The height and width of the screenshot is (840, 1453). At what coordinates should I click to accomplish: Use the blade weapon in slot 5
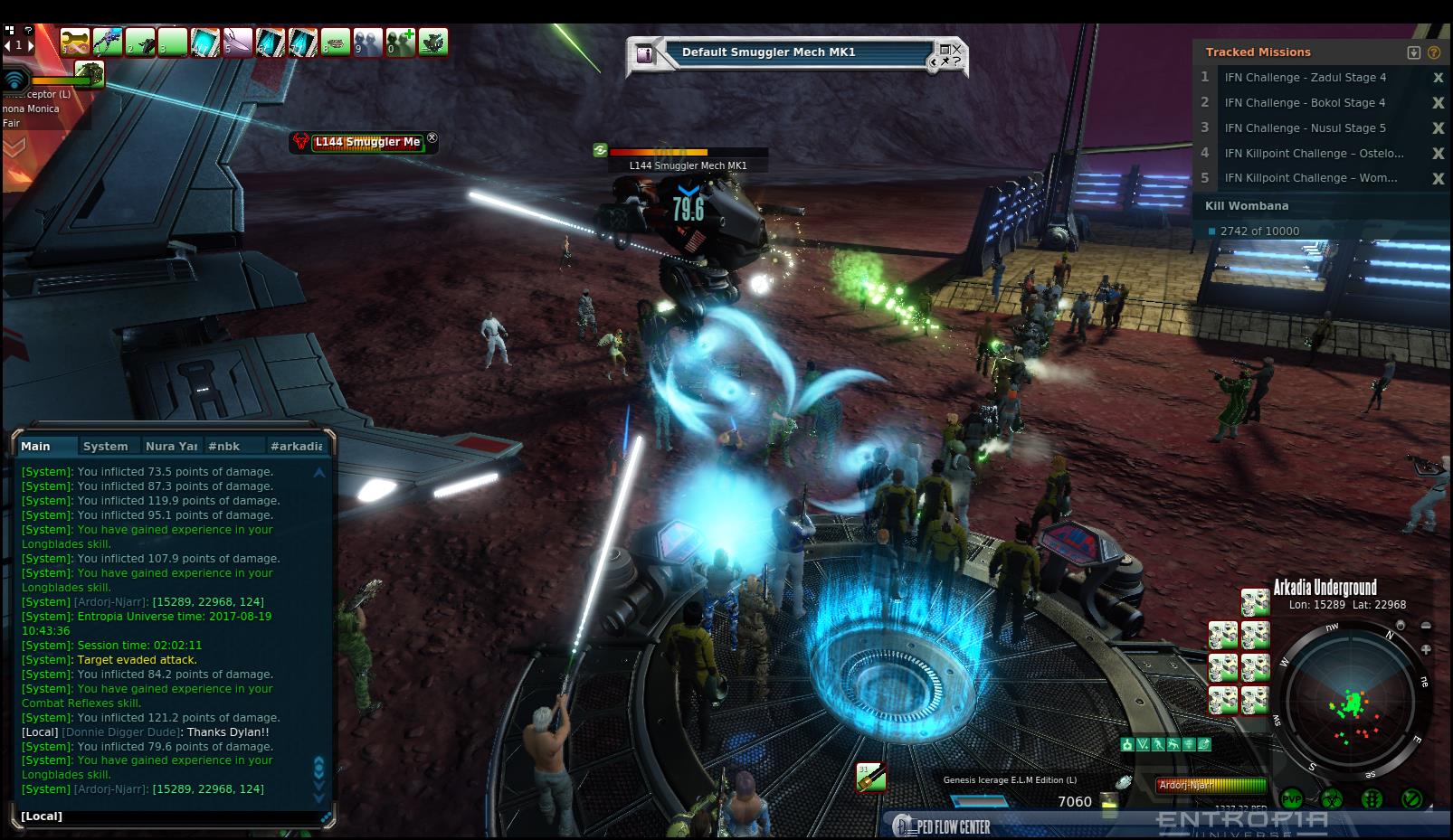coord(238,42)
